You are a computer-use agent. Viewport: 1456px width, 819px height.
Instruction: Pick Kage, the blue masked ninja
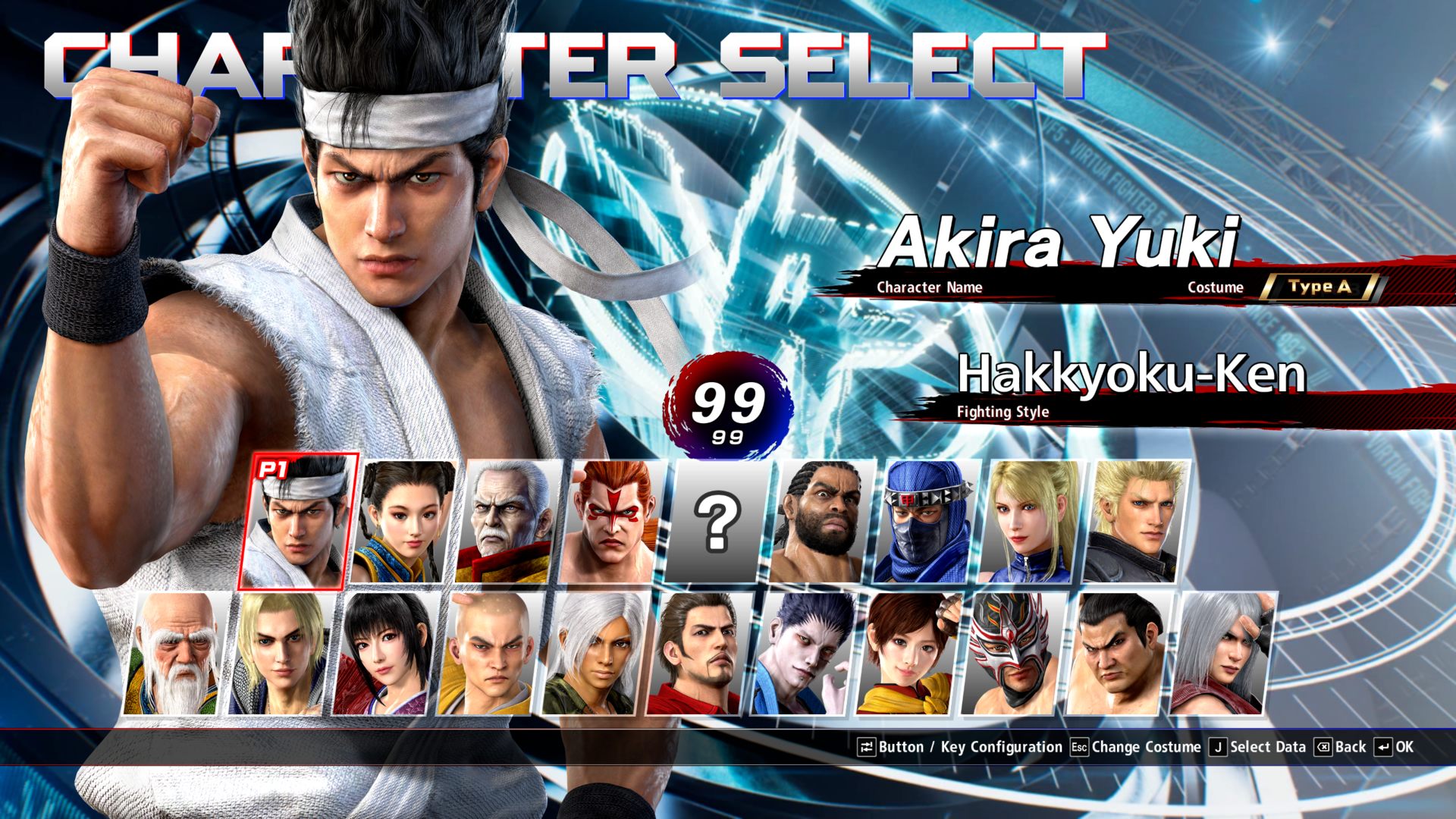click(925, 522)
